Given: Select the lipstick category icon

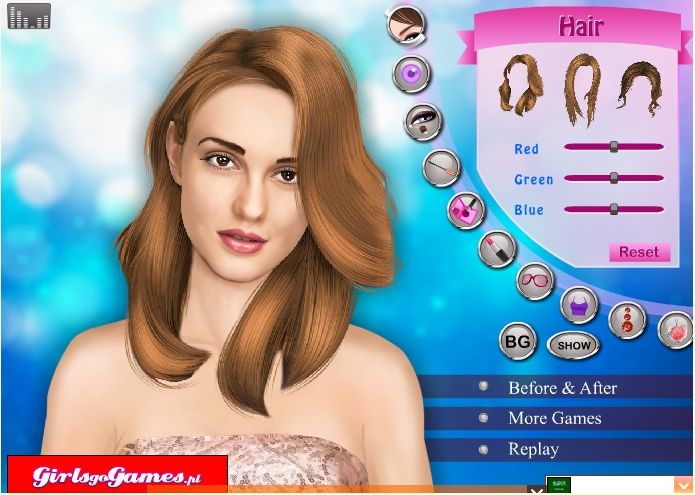Looking at the screenshot, I should pos(497,247).
